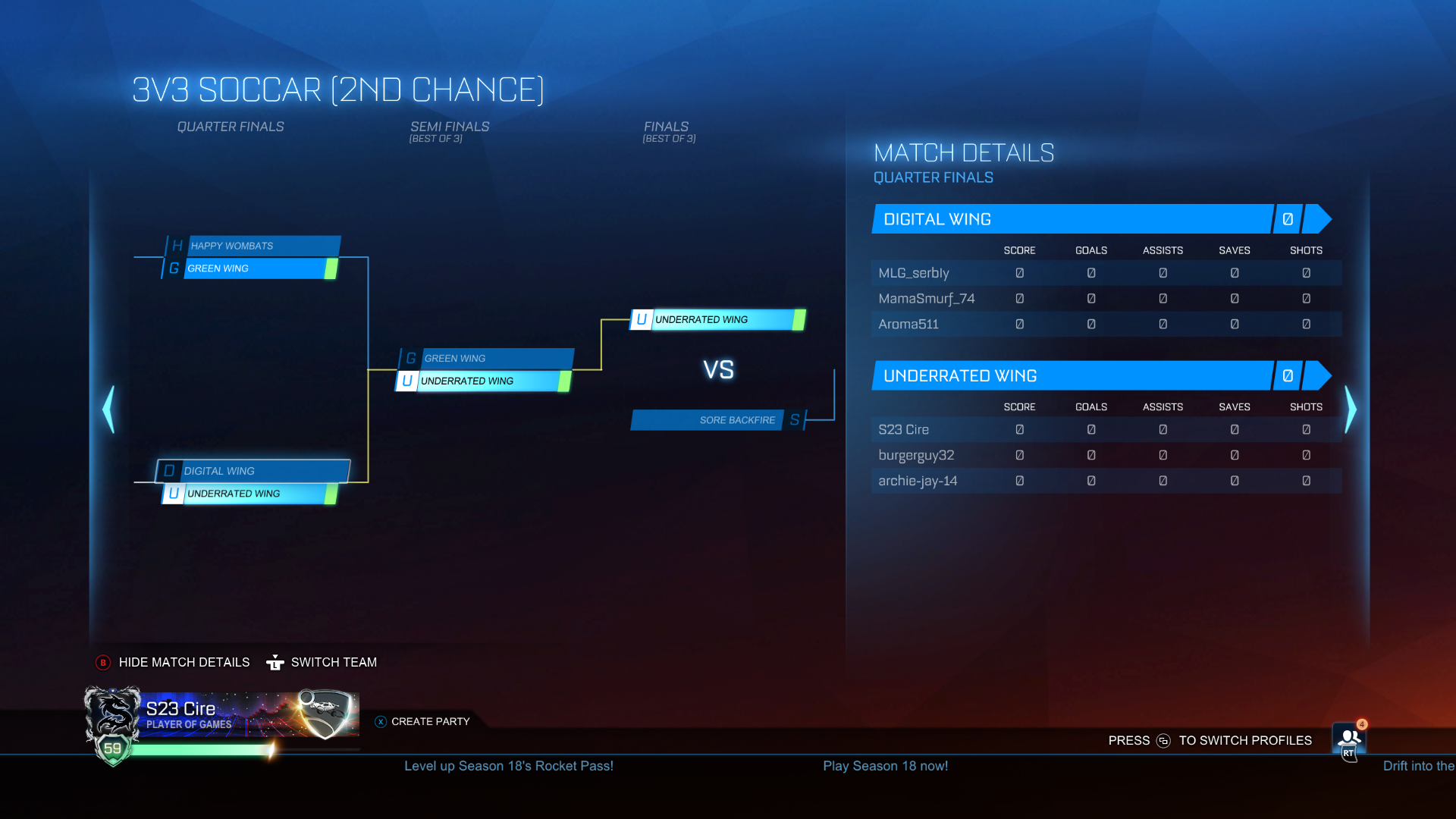Toggle the friends overlay with the notification badge
The width and height of the screenshot is (1456, 819).
[1348, 737]
